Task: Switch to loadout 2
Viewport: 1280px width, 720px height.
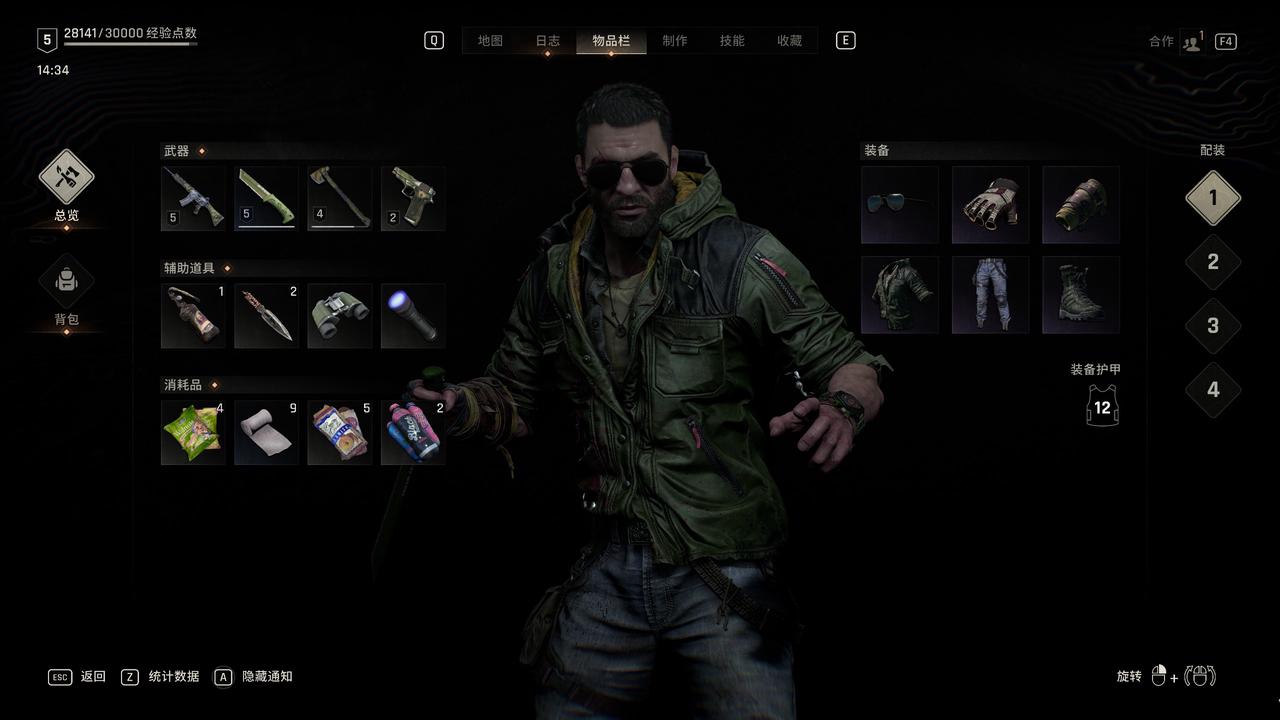Action: pyautogui.click(x=1213, y=262)
